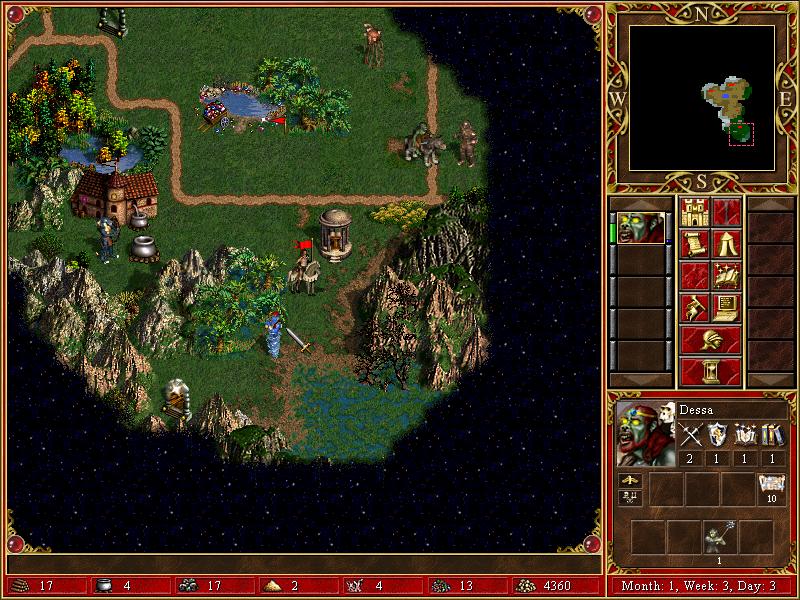This screenshot has width=800, height=600.
Task: Toggle hero sleep with the tent button
Action: point(726,243)
